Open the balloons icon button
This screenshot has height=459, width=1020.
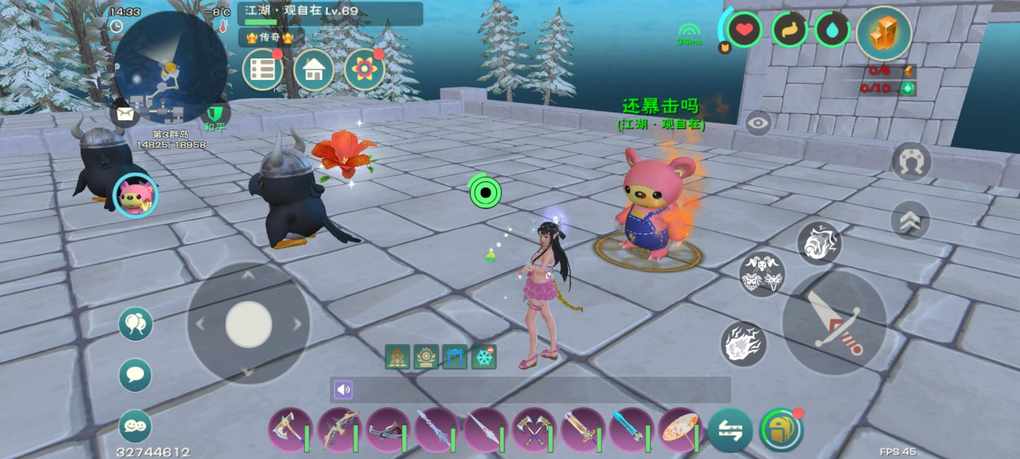(x=135, y=324)
